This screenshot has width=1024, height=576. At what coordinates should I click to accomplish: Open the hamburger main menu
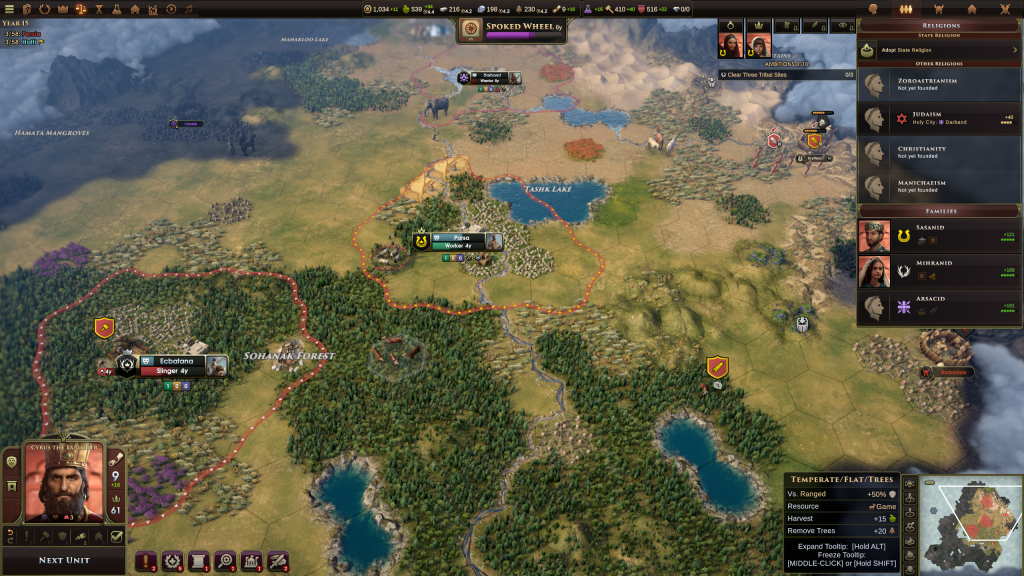[11, 9]
